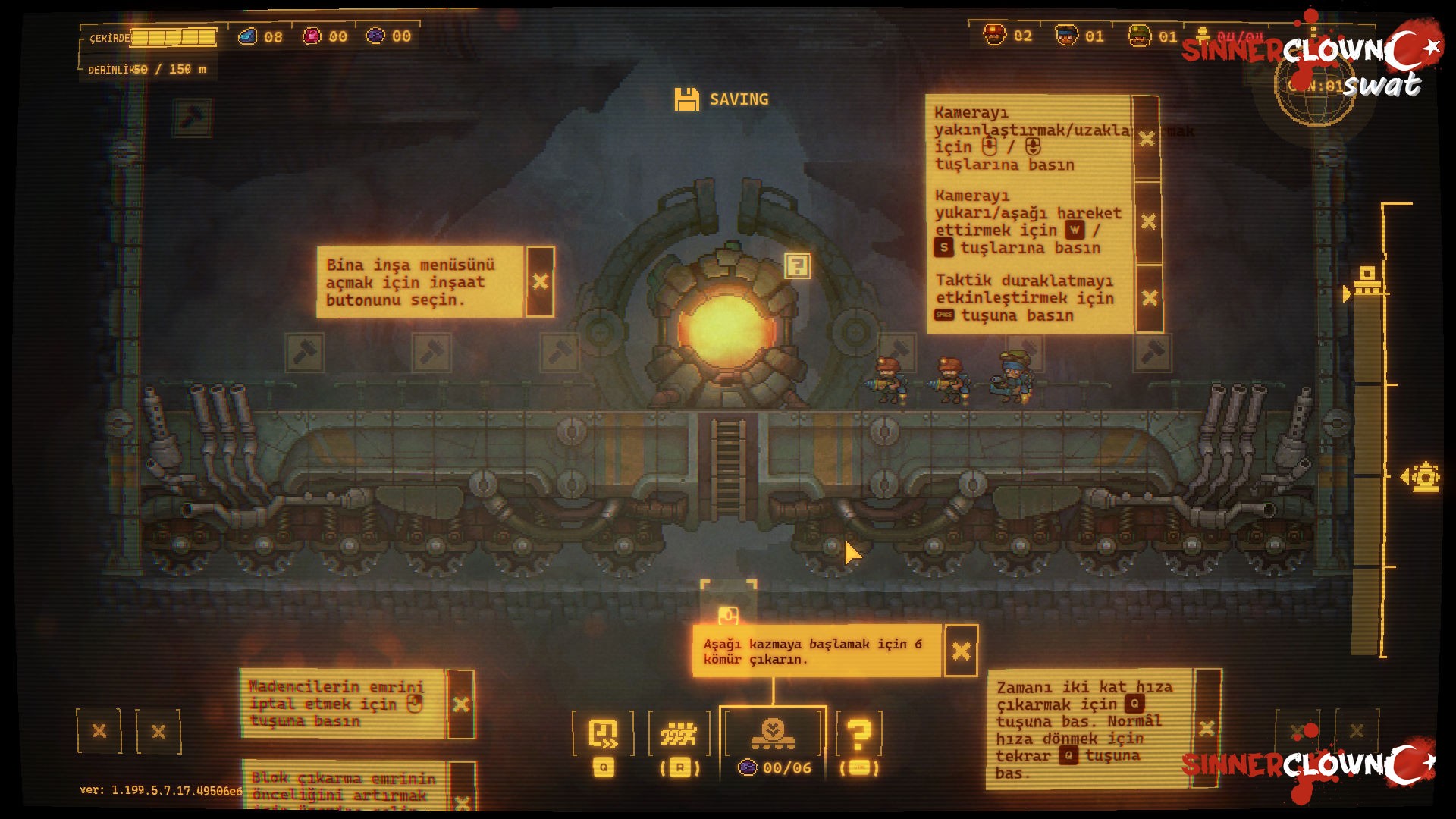Select the red-helmet miner unit icon
Image resolution: width=1456 pixels, height=819 pixels.
[x=994, y=36]
